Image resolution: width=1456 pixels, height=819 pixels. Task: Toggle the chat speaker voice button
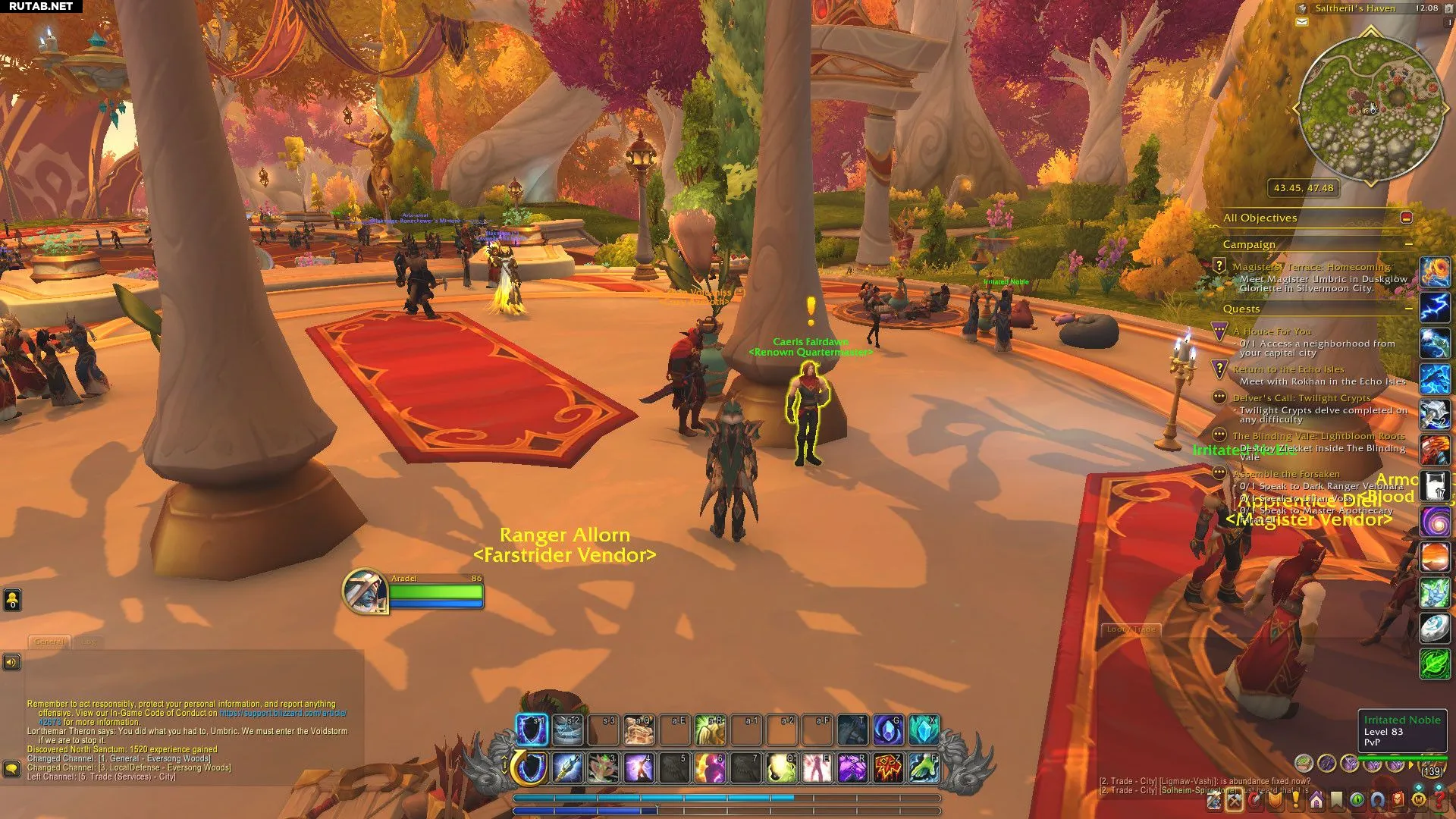coord(11,662)
